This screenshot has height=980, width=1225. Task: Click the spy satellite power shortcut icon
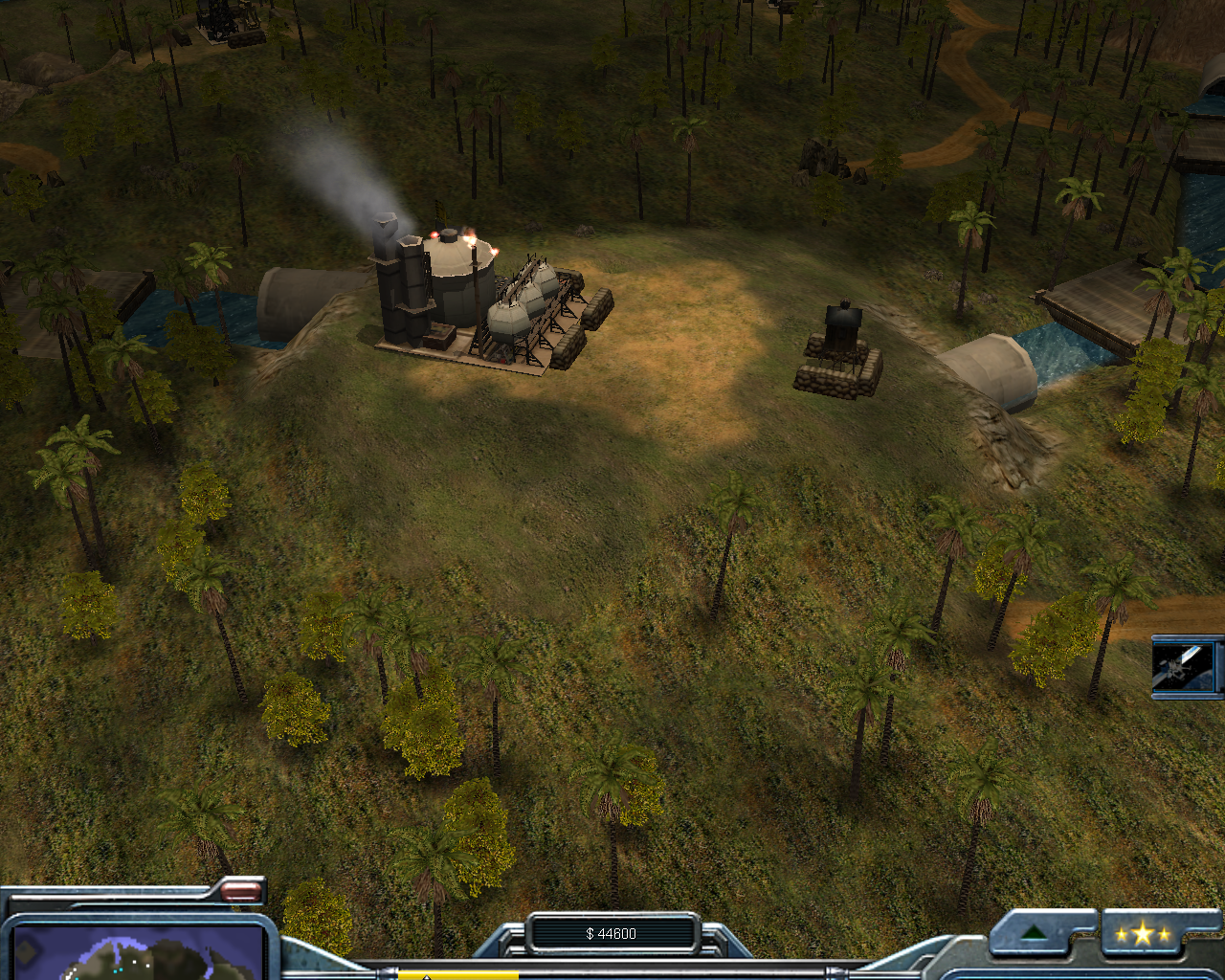coord(1185,666)
